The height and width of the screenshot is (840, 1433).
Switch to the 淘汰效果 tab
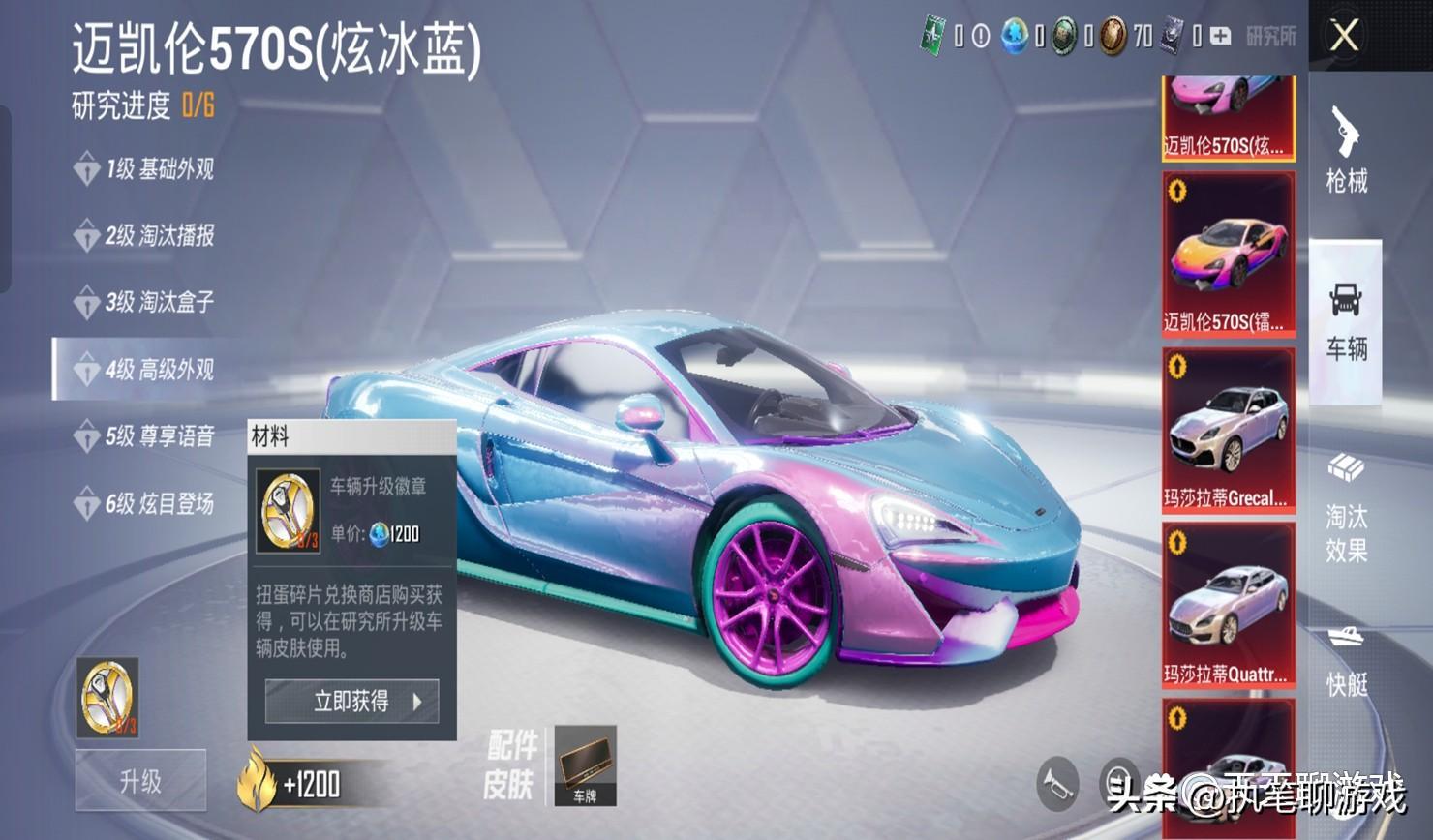(x=1346, y=508)
